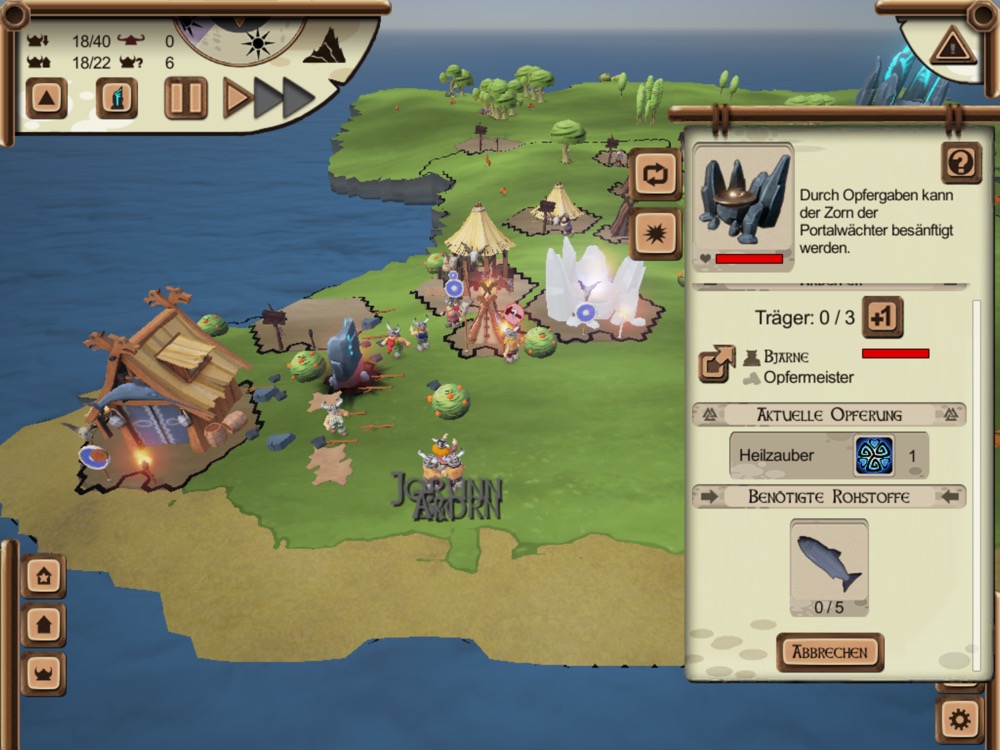This screenshot has height=750, width=1000.
Task: Jump to worker Bjarne via arrow button
Action: (x=717, y=365)
